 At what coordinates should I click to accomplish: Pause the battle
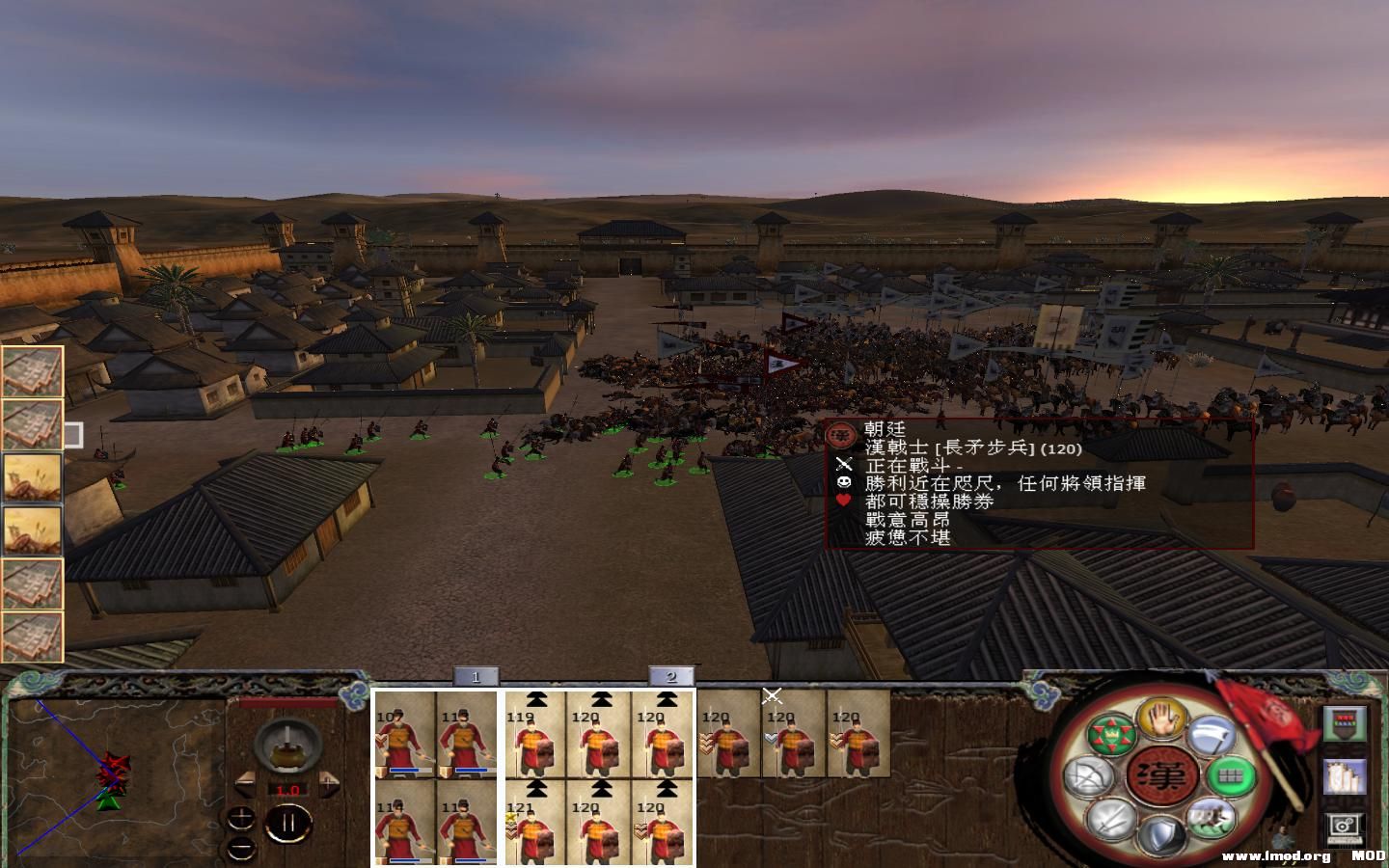[287, 823]
